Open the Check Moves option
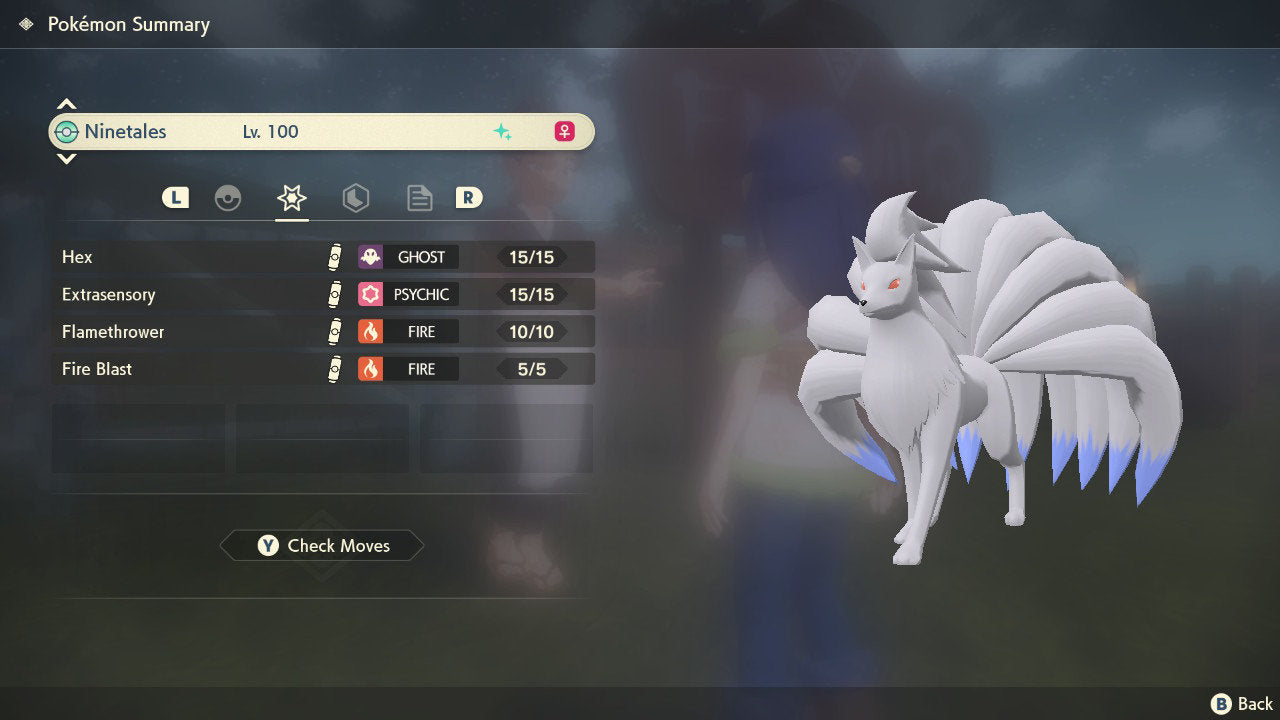The width and height of the screenshot is (1280, 720). (x=322, y=546)
